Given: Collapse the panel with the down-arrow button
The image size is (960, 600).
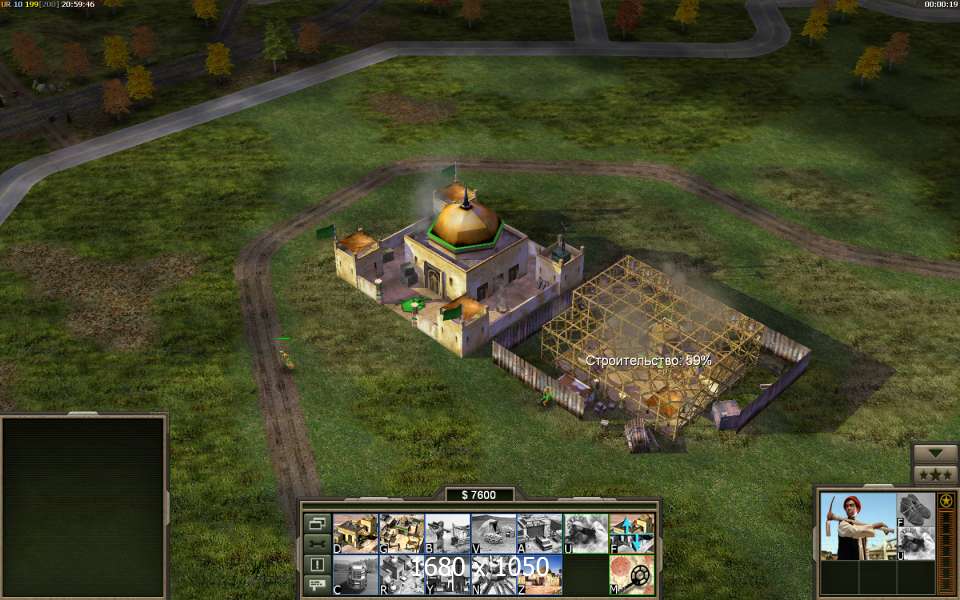Looking at the screenshot, I should (935, 454).
